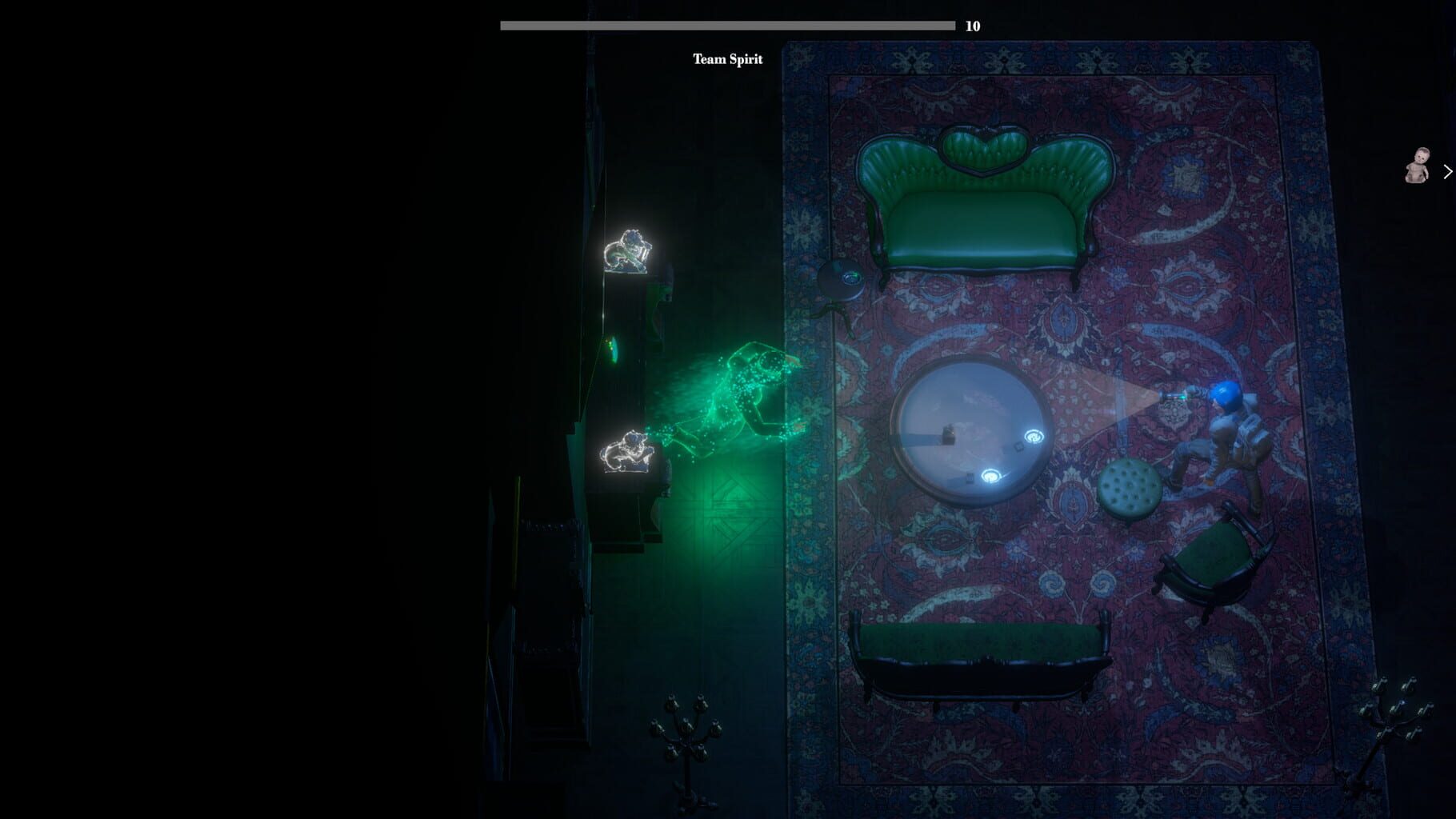Click the Team Spirit label
This screenshot has height=819, width=1456.
point(729,58)
